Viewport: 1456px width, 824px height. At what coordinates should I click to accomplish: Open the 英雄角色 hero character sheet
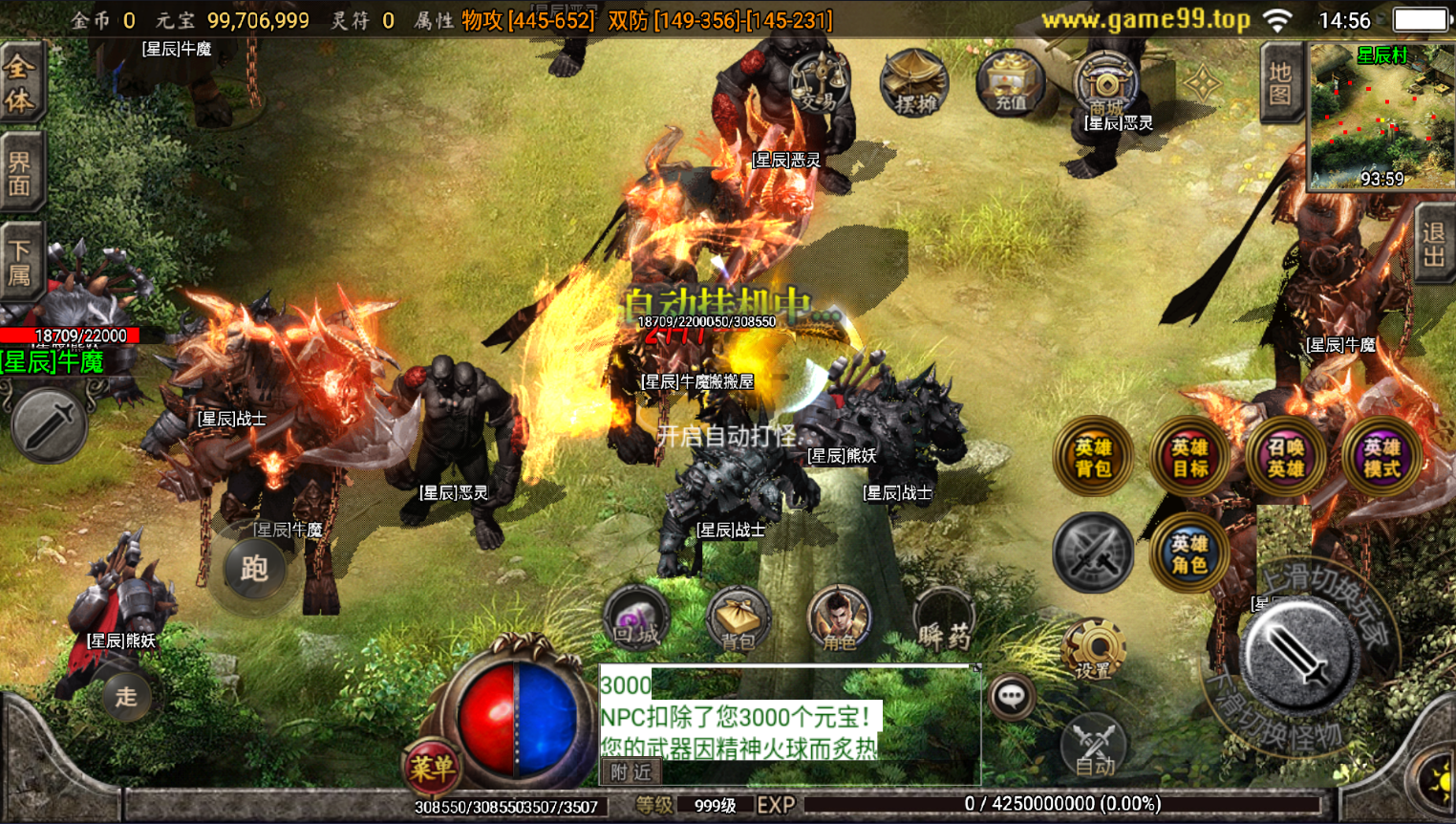(x=1189, y=553)
